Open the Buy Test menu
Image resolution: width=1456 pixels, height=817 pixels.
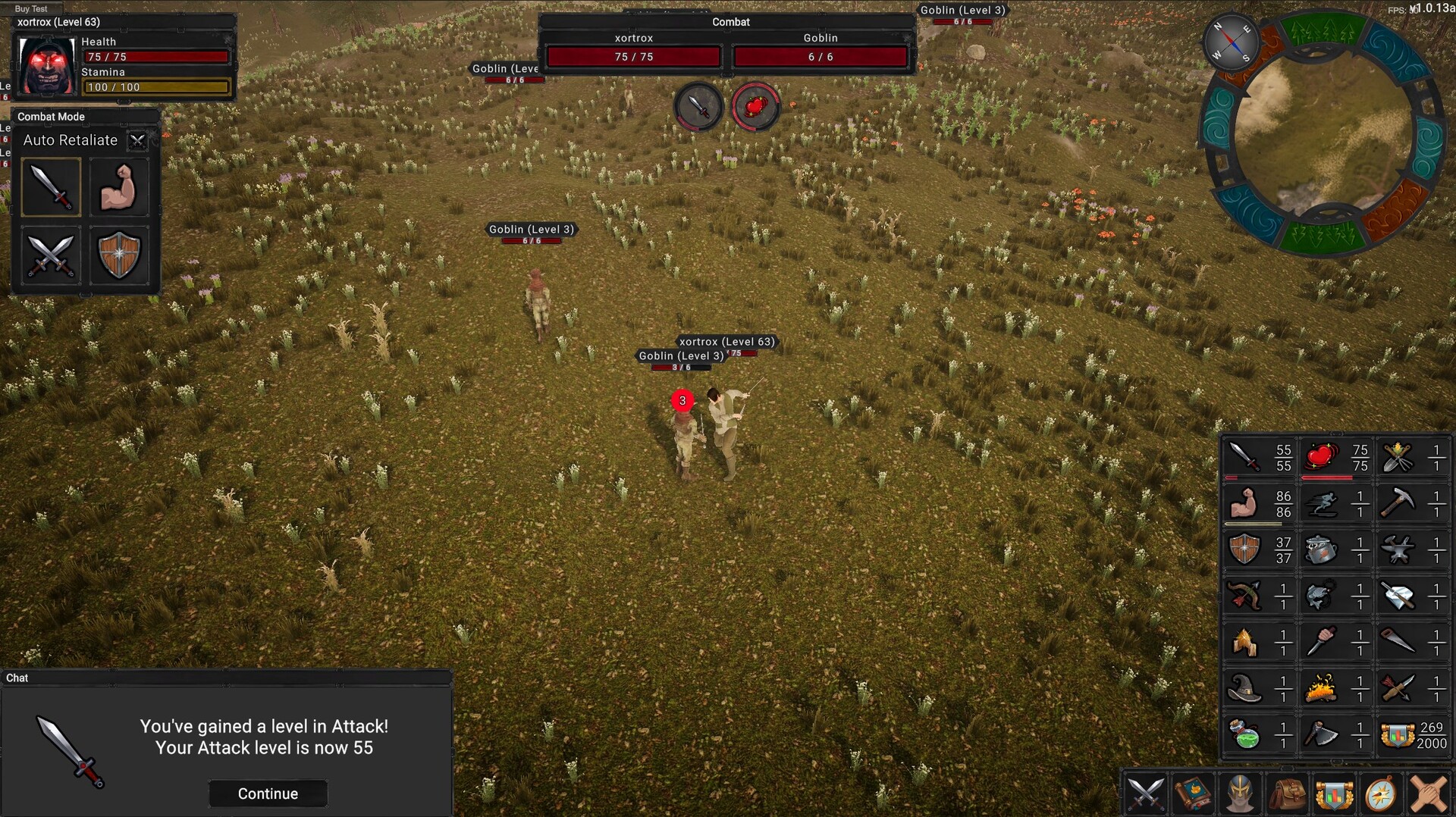coord(30,8)
